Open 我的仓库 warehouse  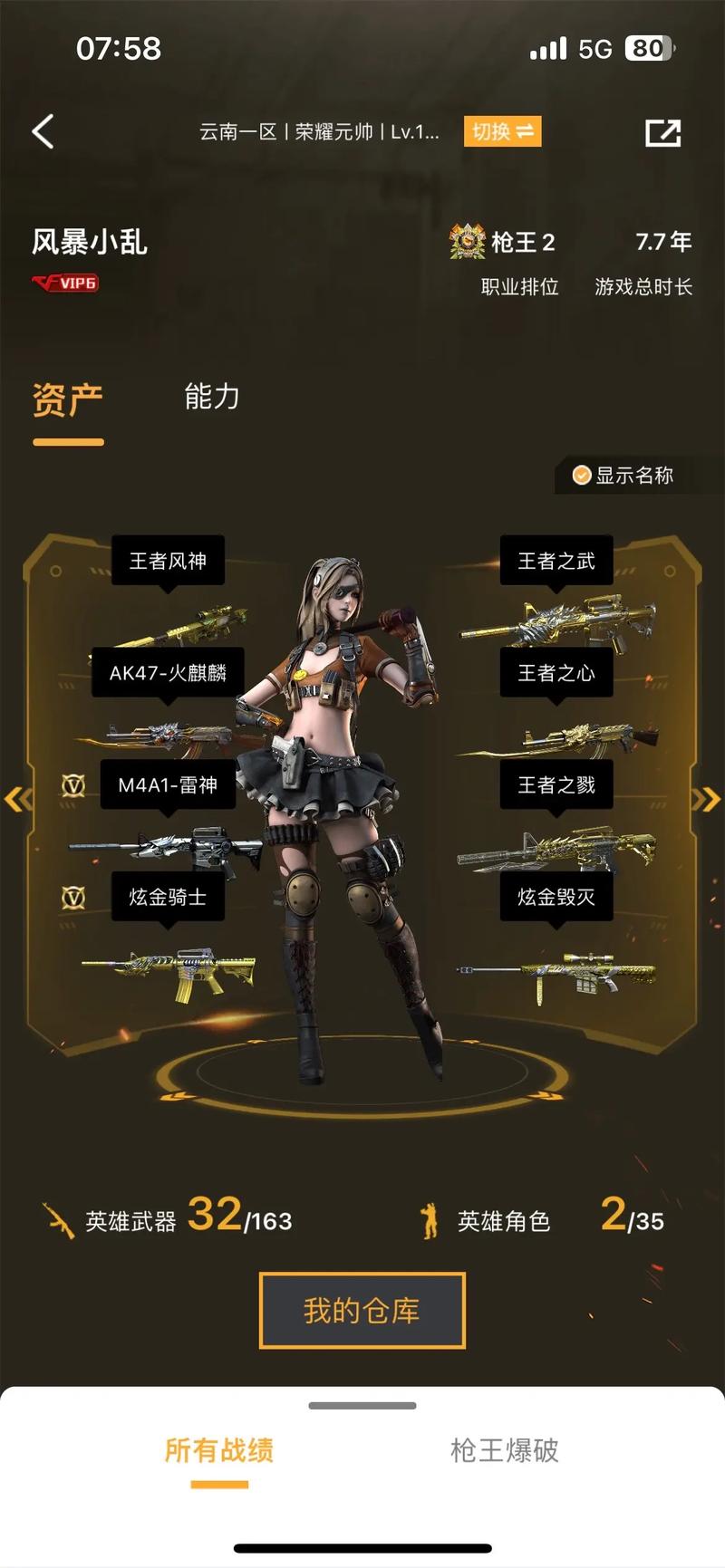click(x=362, y=1310)
